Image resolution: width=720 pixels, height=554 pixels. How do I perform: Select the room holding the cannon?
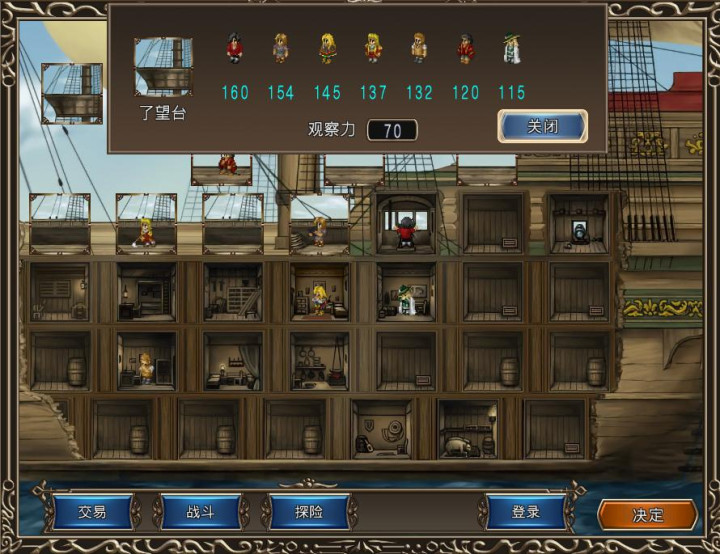(578, 224)
